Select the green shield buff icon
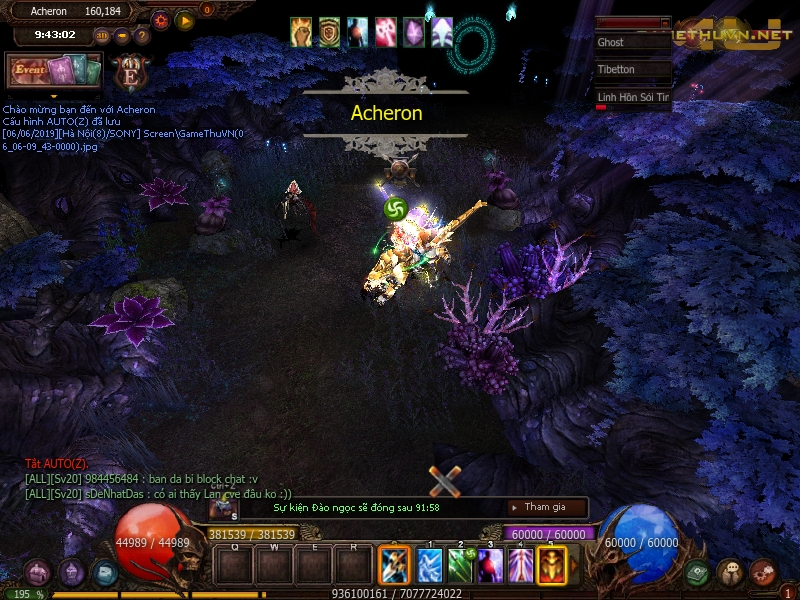The height and width of the screenshot is (600, 800). [329, 32]
